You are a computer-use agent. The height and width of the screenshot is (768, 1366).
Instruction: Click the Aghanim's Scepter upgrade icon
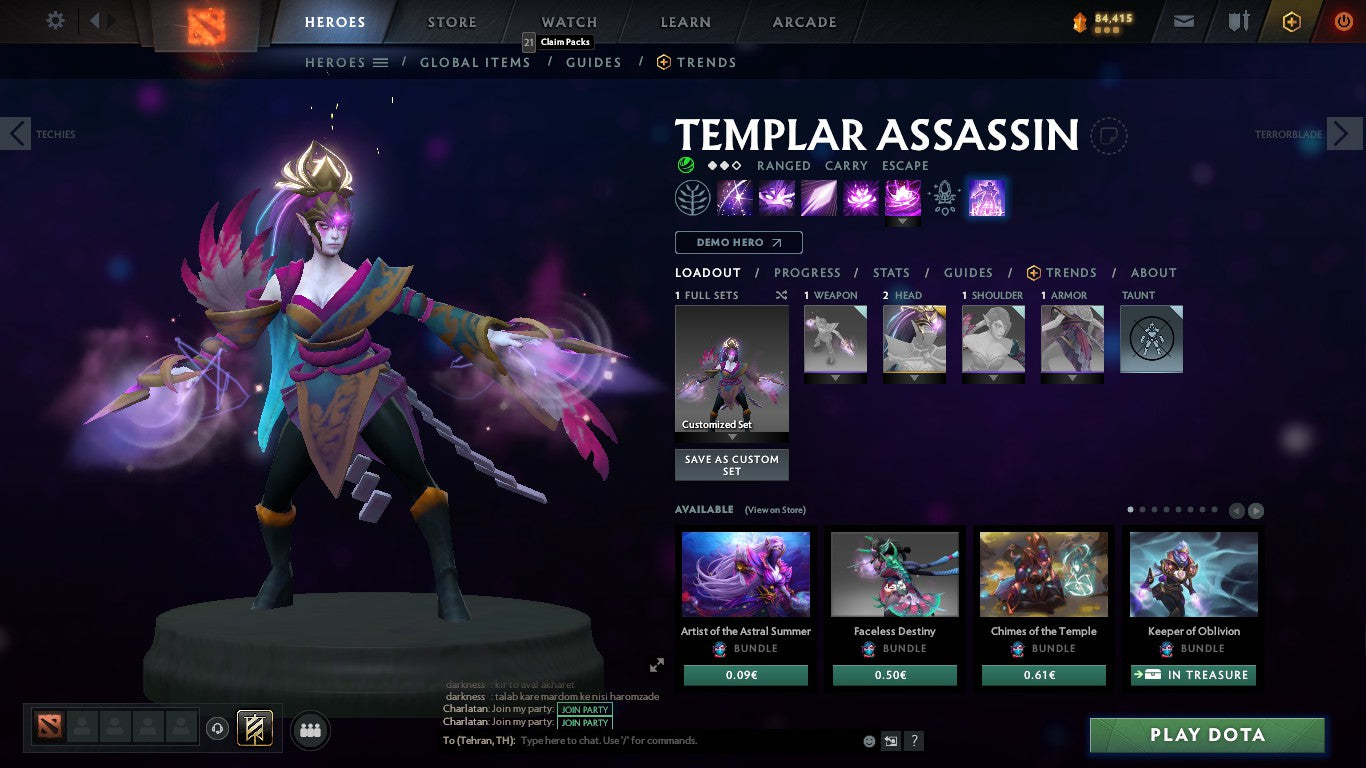(942, 197)
